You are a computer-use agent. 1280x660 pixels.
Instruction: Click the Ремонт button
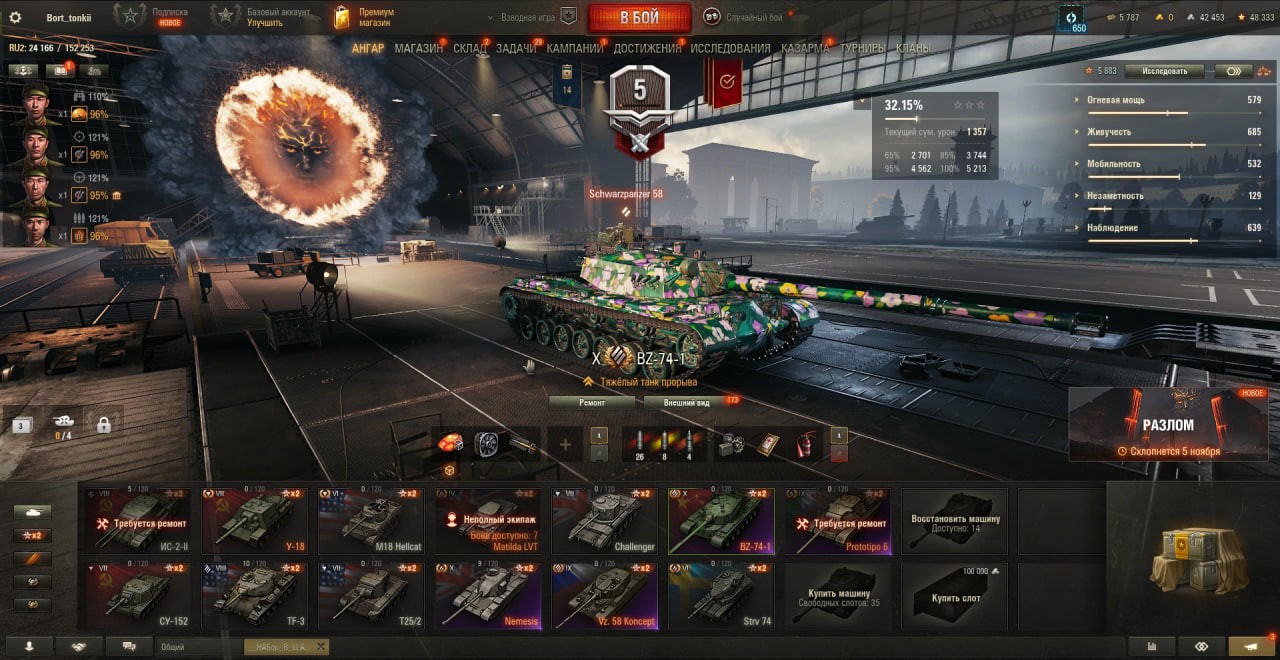tap(592, 402)
